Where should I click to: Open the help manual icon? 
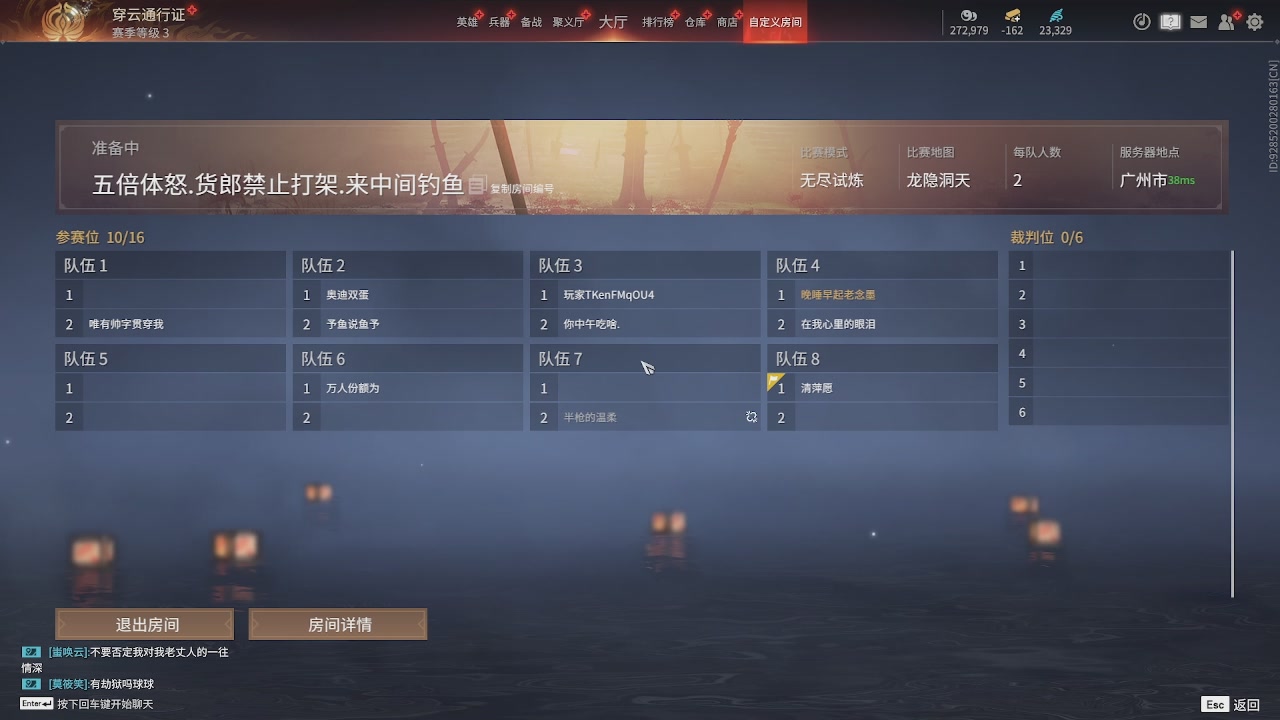tap(1170, 21)
